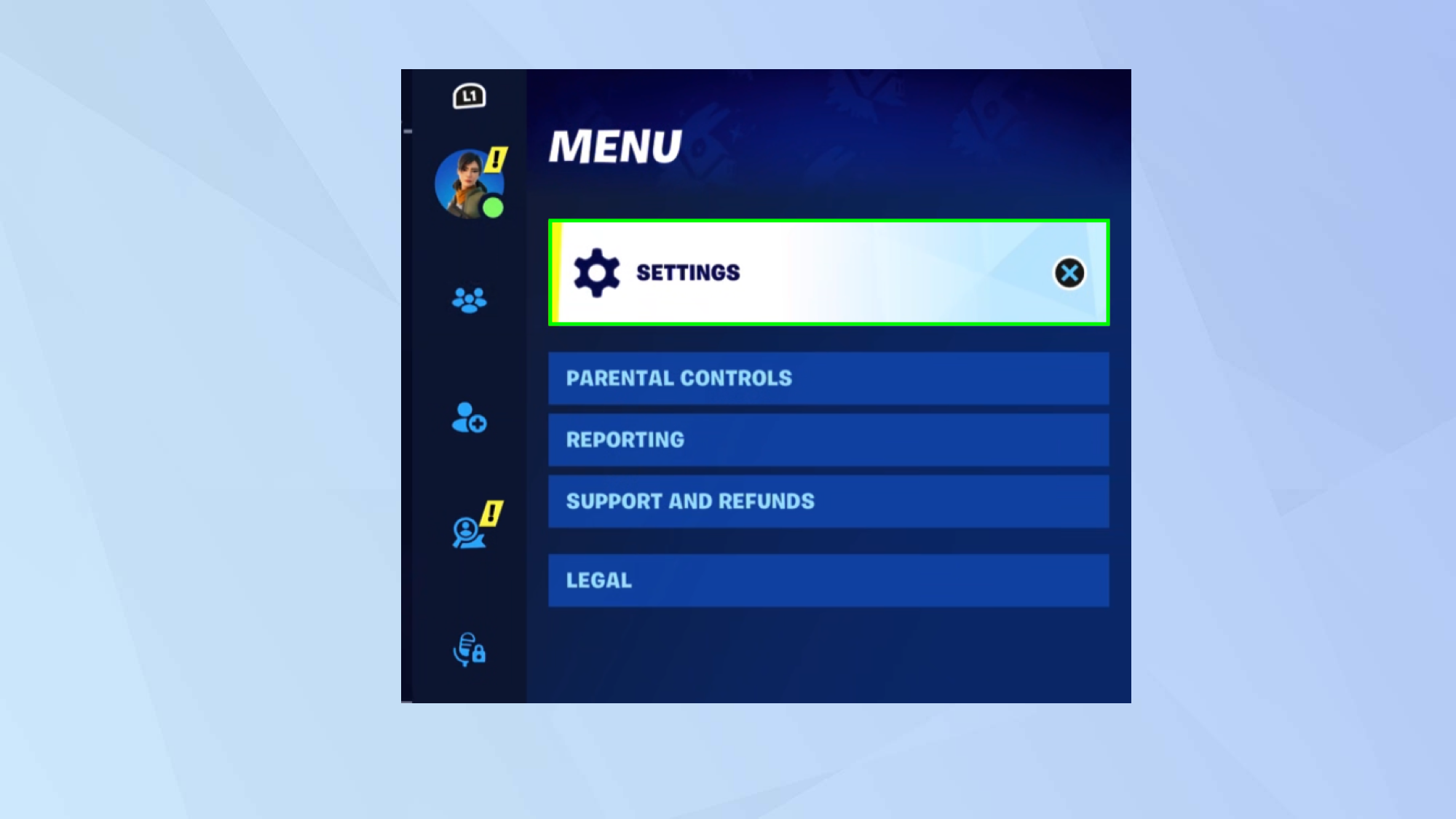The image size is (1456, 819).
Task: Open Parental Controls
Action: click(826, 379)
